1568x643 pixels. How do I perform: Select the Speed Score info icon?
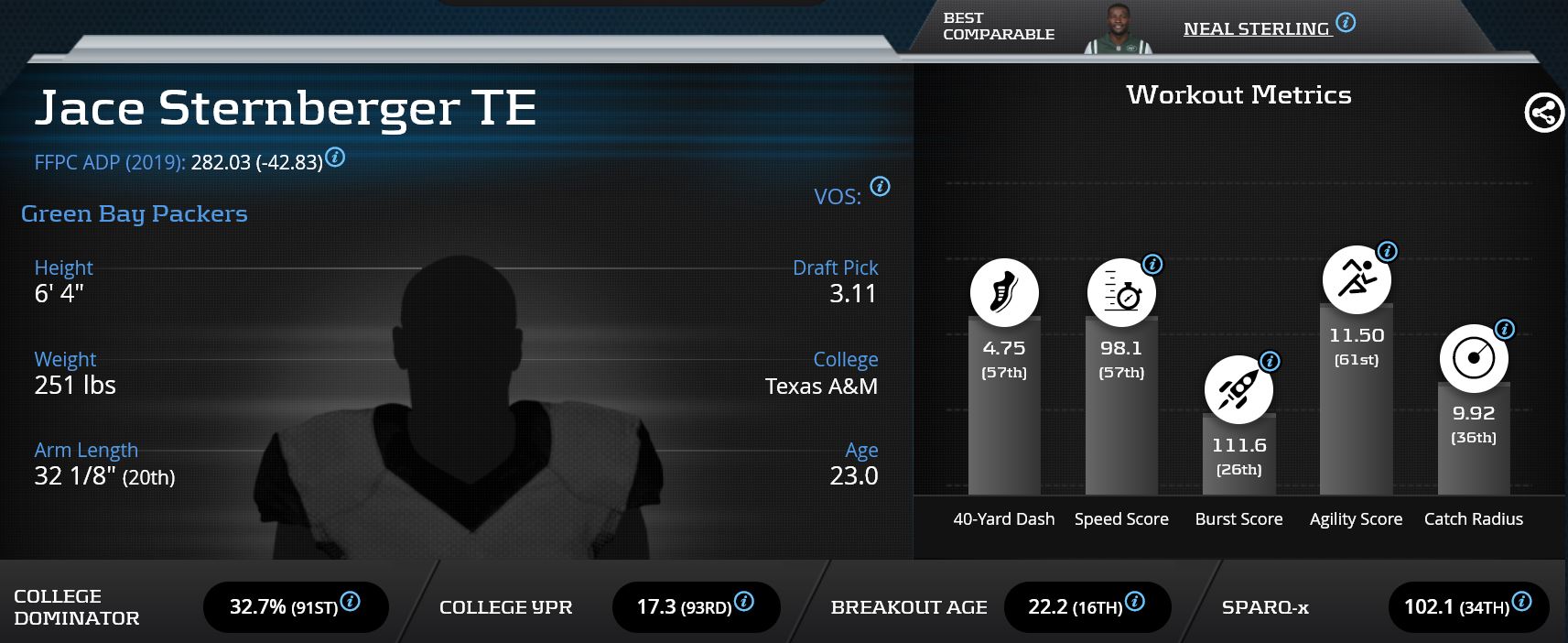1152,265
